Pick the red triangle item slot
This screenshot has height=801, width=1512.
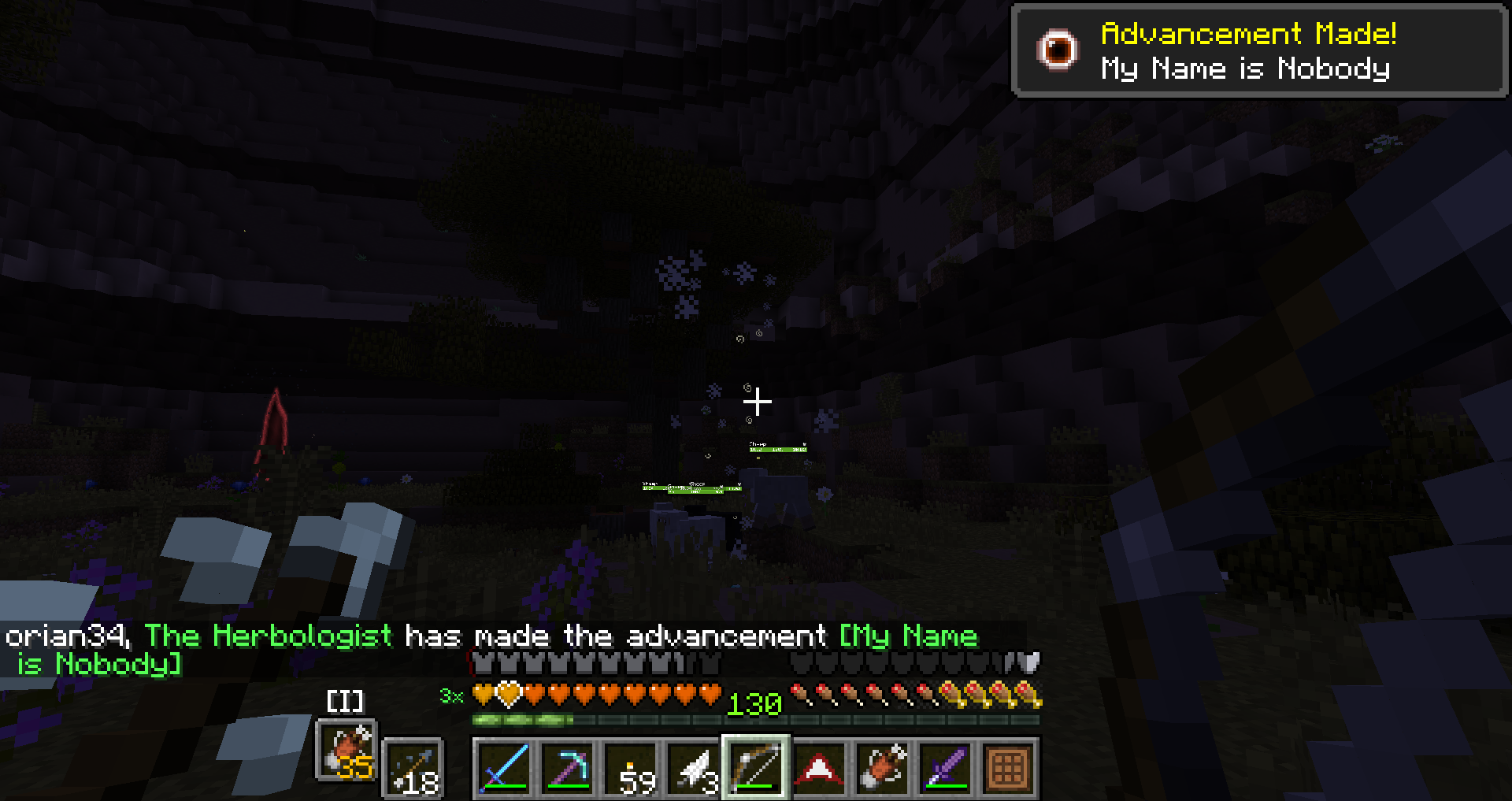(x=819, y=766)
